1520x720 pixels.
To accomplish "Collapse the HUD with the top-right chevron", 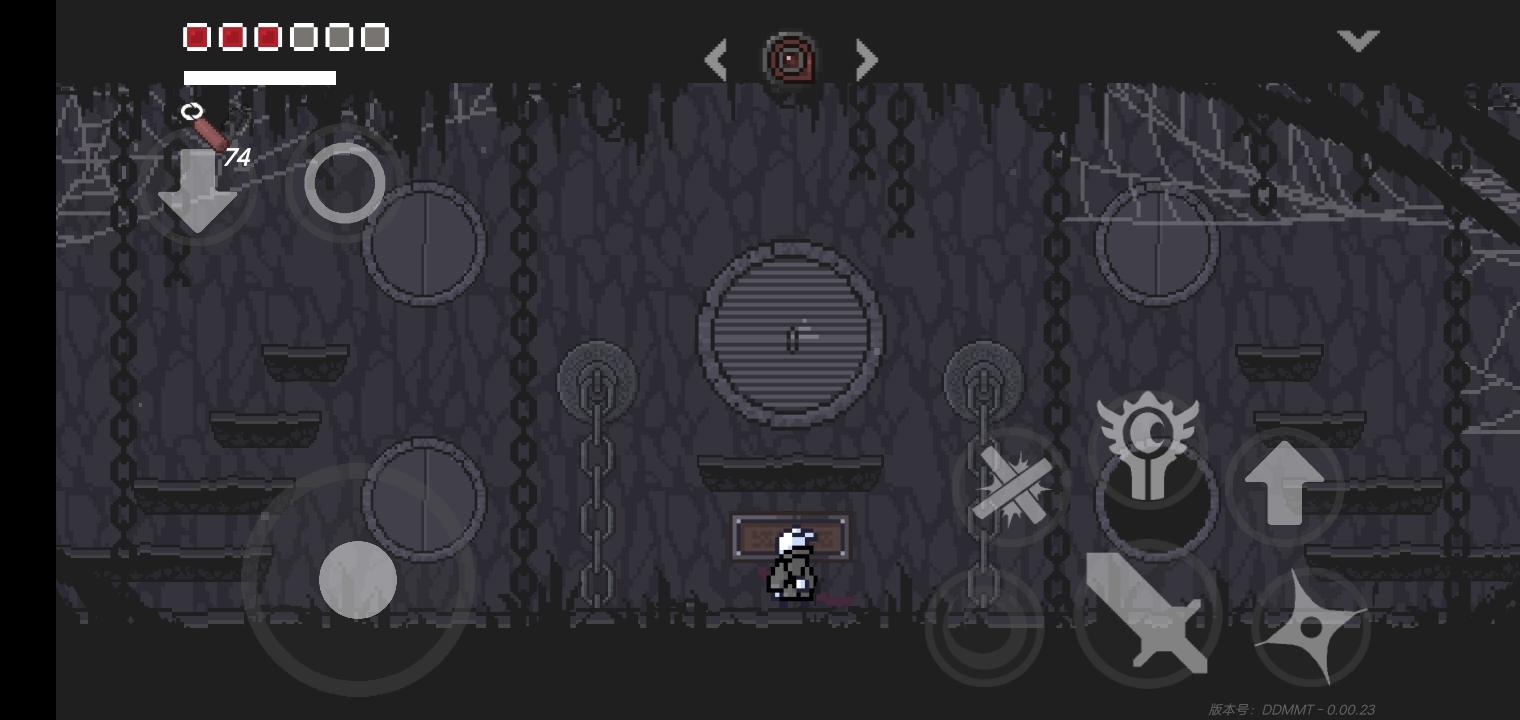I will (x=1358, y=40).
